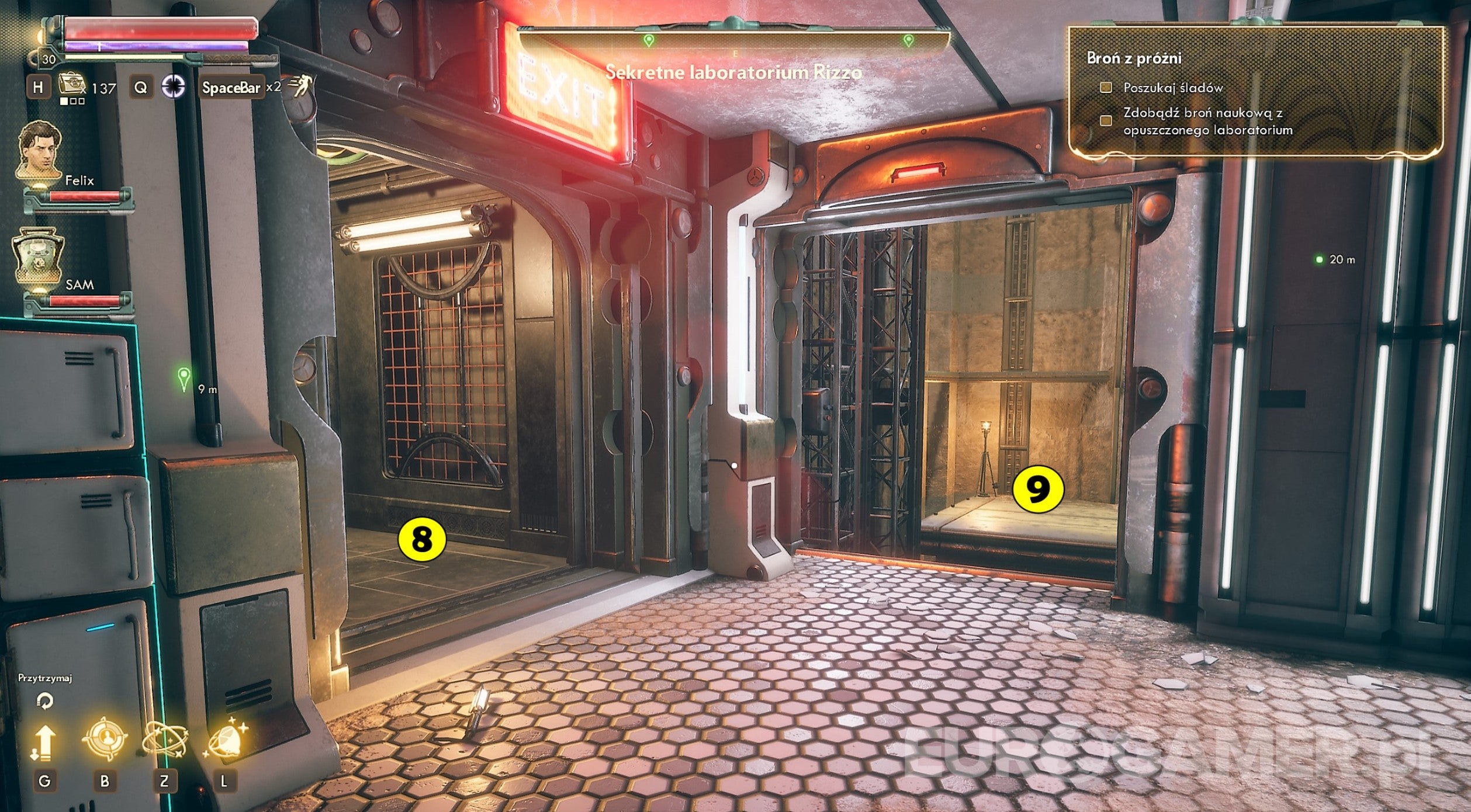Click the yellow guide marker numbered 9
Viewport: 1471px width, 812px height.
[x=1037, y=490]
